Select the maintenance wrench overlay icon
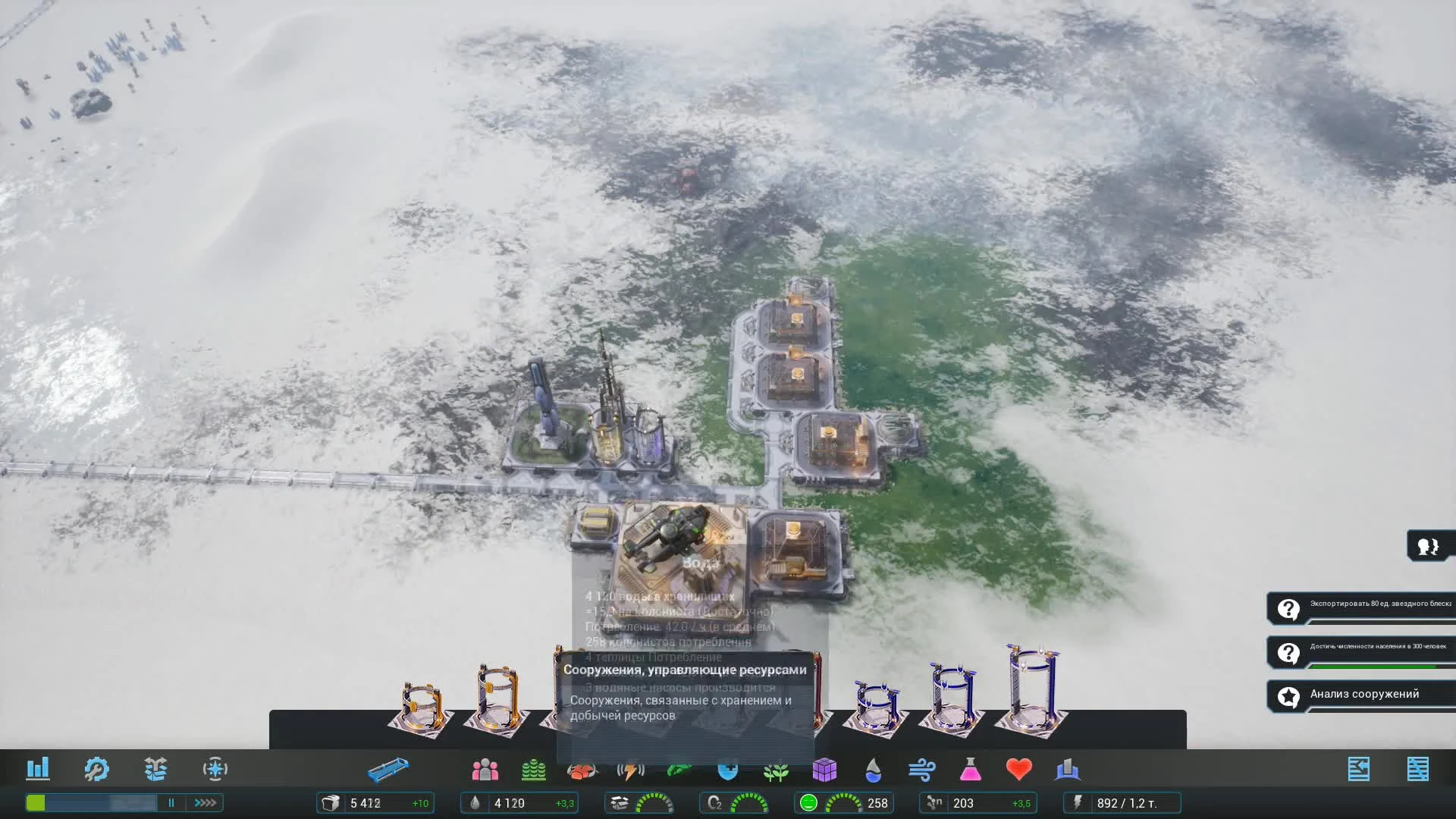 [97, 769]
